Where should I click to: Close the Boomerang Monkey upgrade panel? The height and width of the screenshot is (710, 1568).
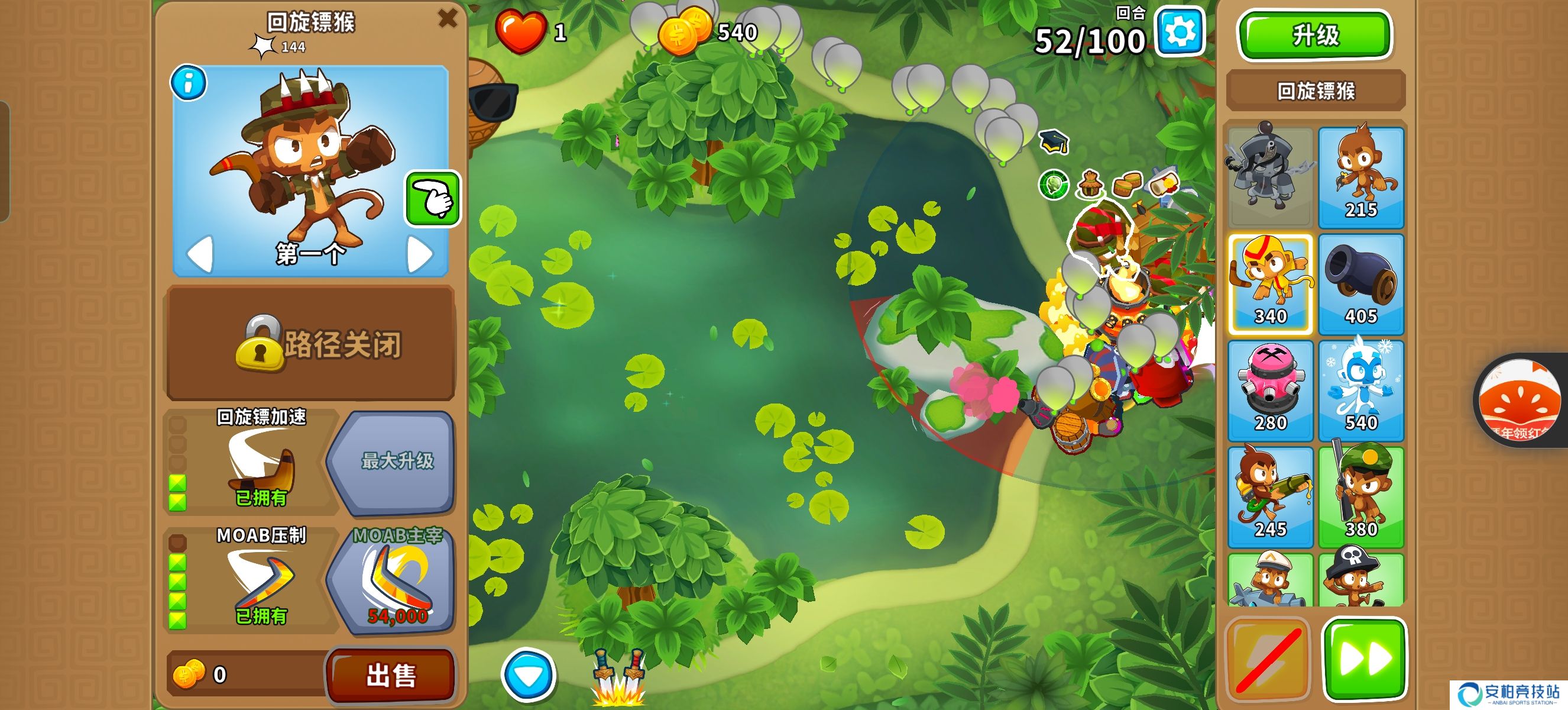pos(448,18)
